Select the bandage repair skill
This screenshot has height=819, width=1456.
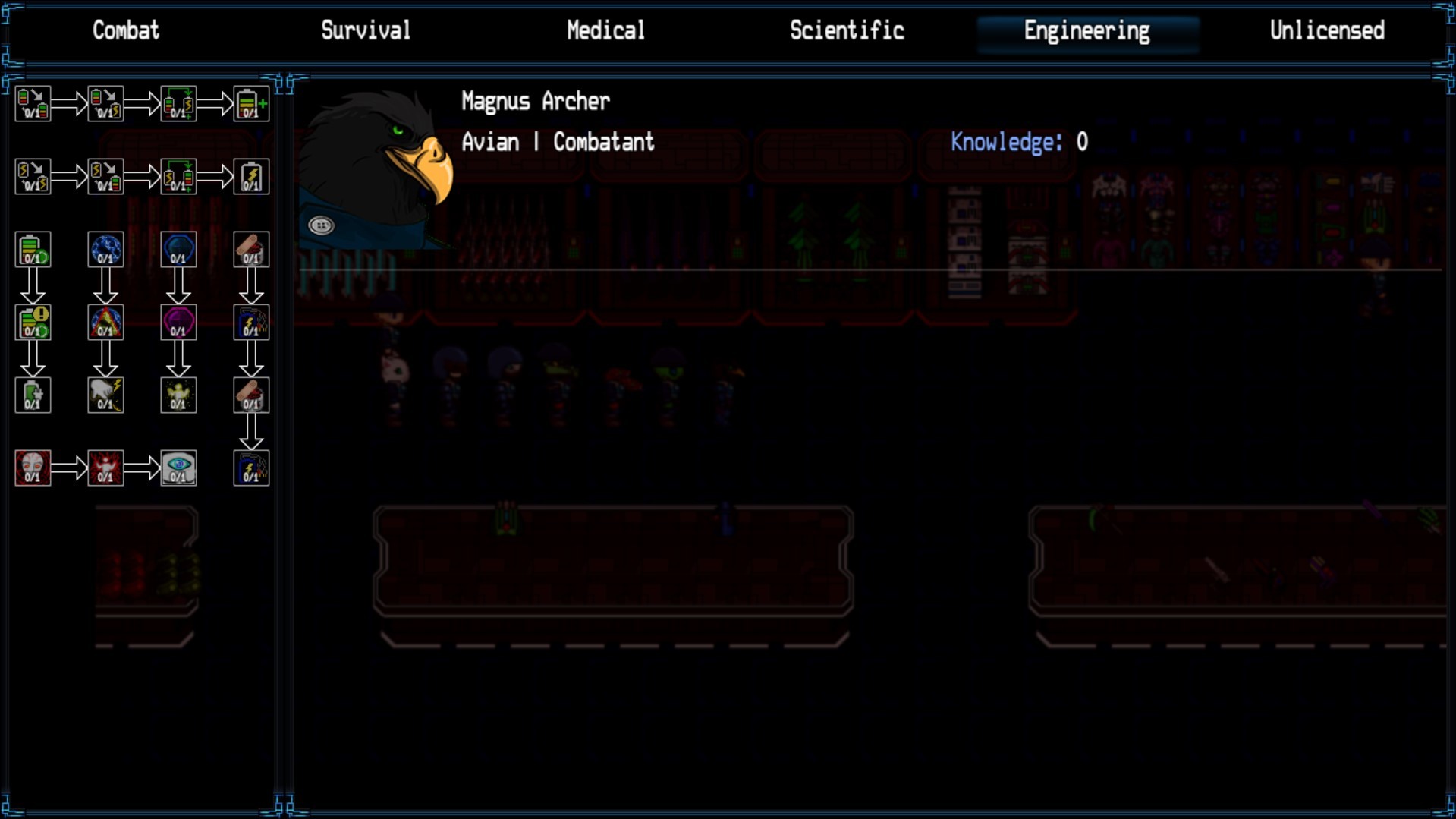click(250, 250)
